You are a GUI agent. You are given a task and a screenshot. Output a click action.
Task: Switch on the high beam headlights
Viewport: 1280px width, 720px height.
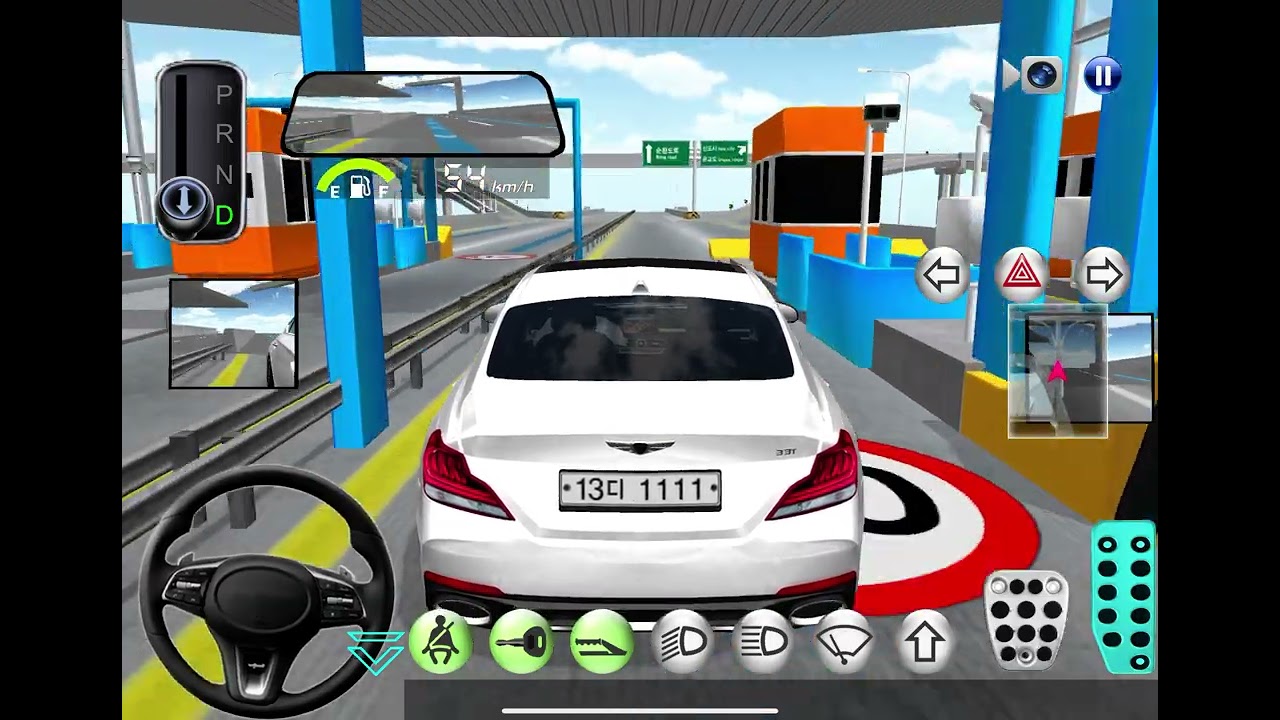pos(762,642)
